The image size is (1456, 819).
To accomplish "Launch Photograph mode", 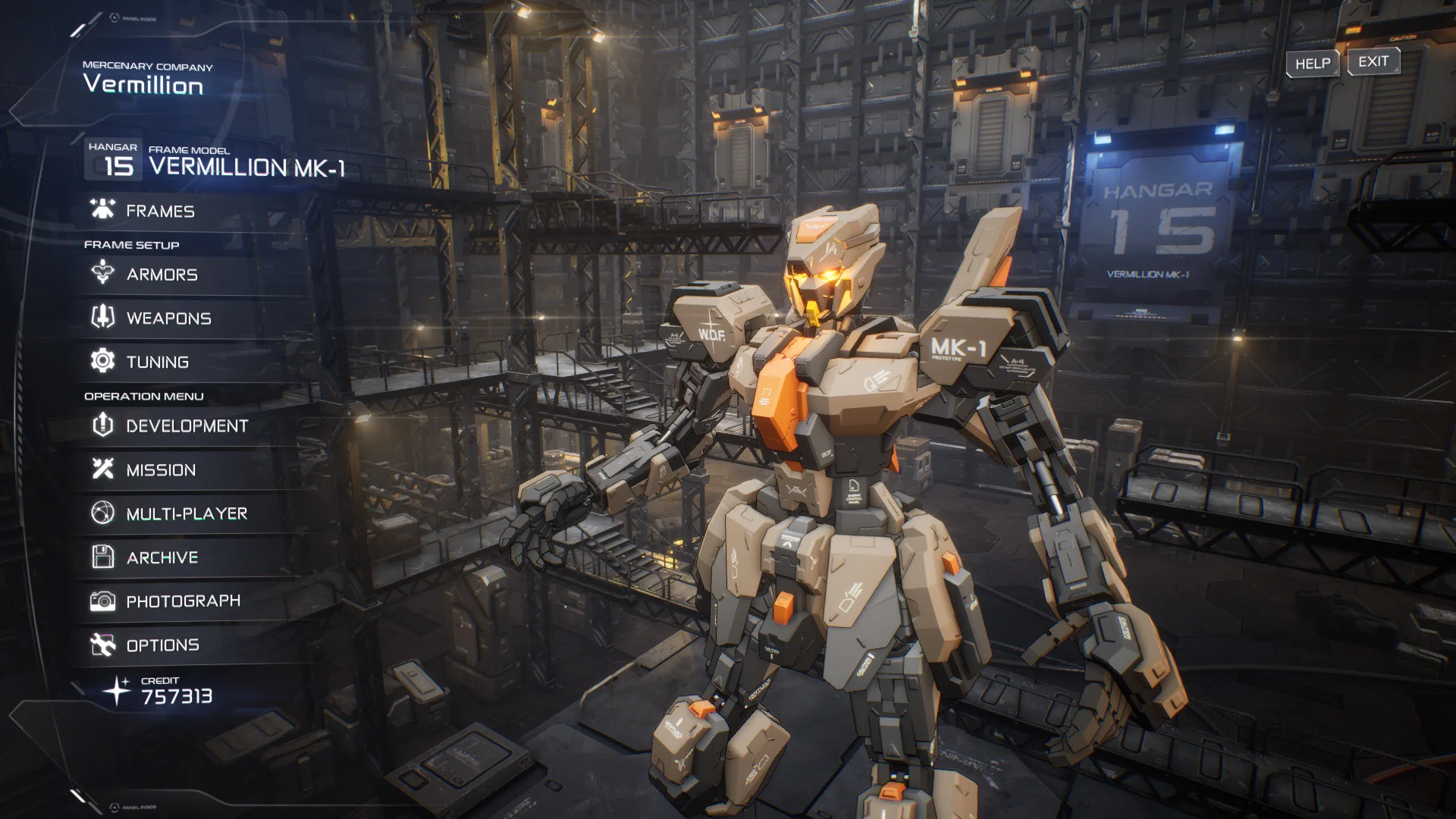I will pyautogui.click(x=183, y=601).
